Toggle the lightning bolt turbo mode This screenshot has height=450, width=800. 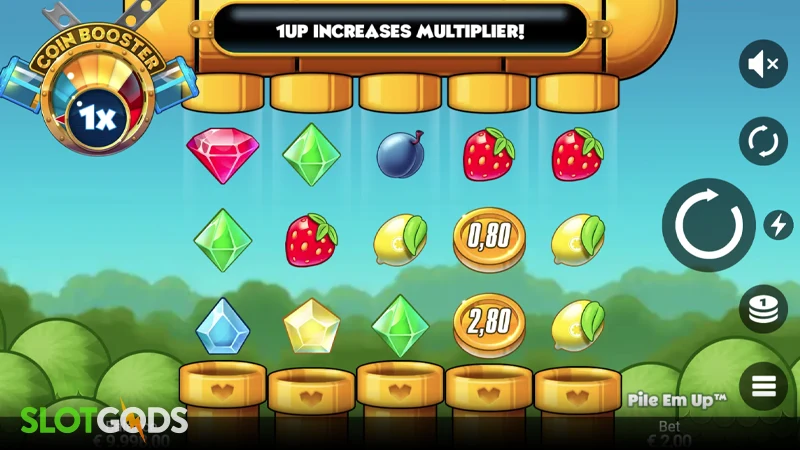778,225
